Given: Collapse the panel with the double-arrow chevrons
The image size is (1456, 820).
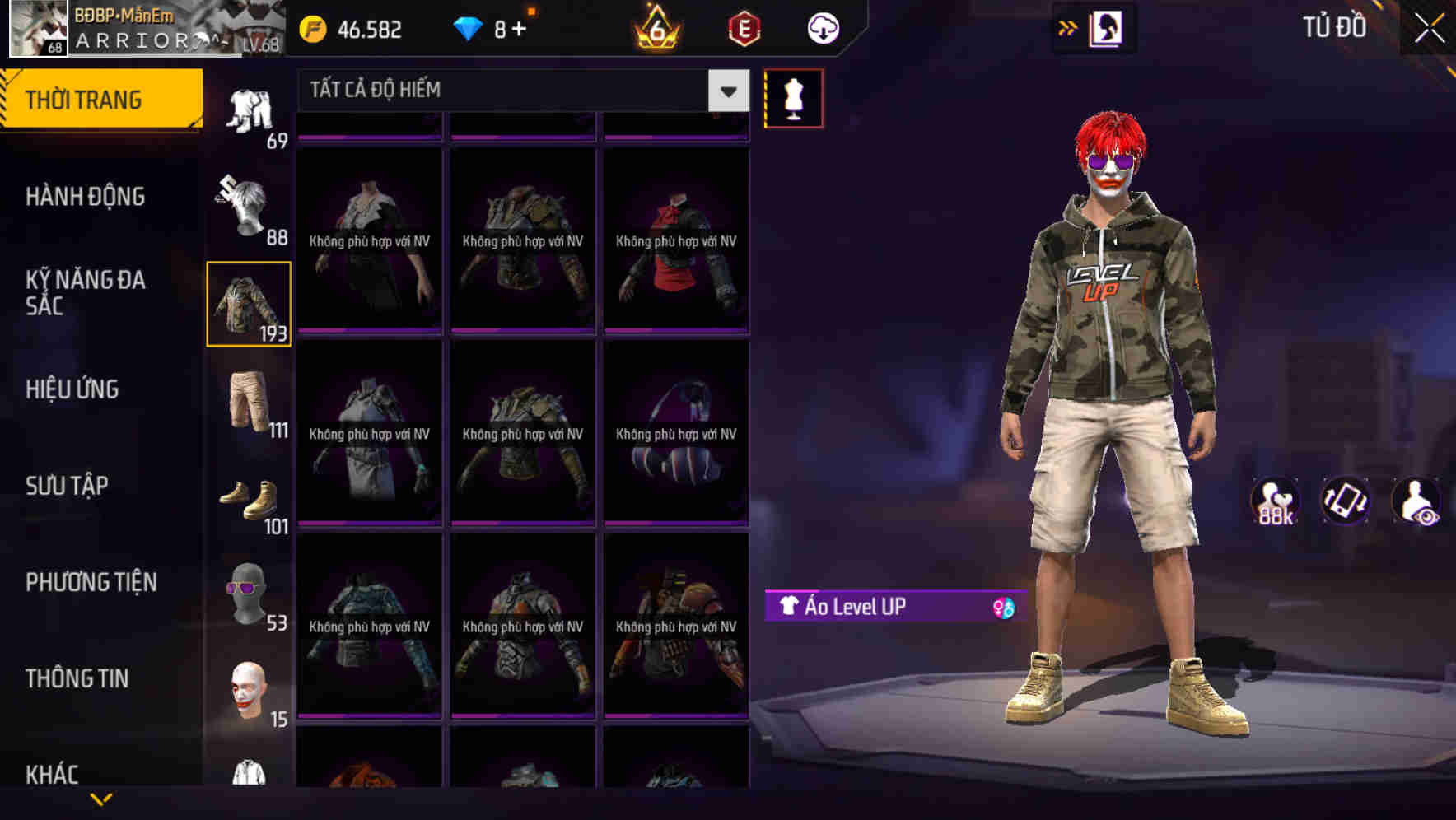Looking at the screenshot, I should click(x=1068, y=27).
